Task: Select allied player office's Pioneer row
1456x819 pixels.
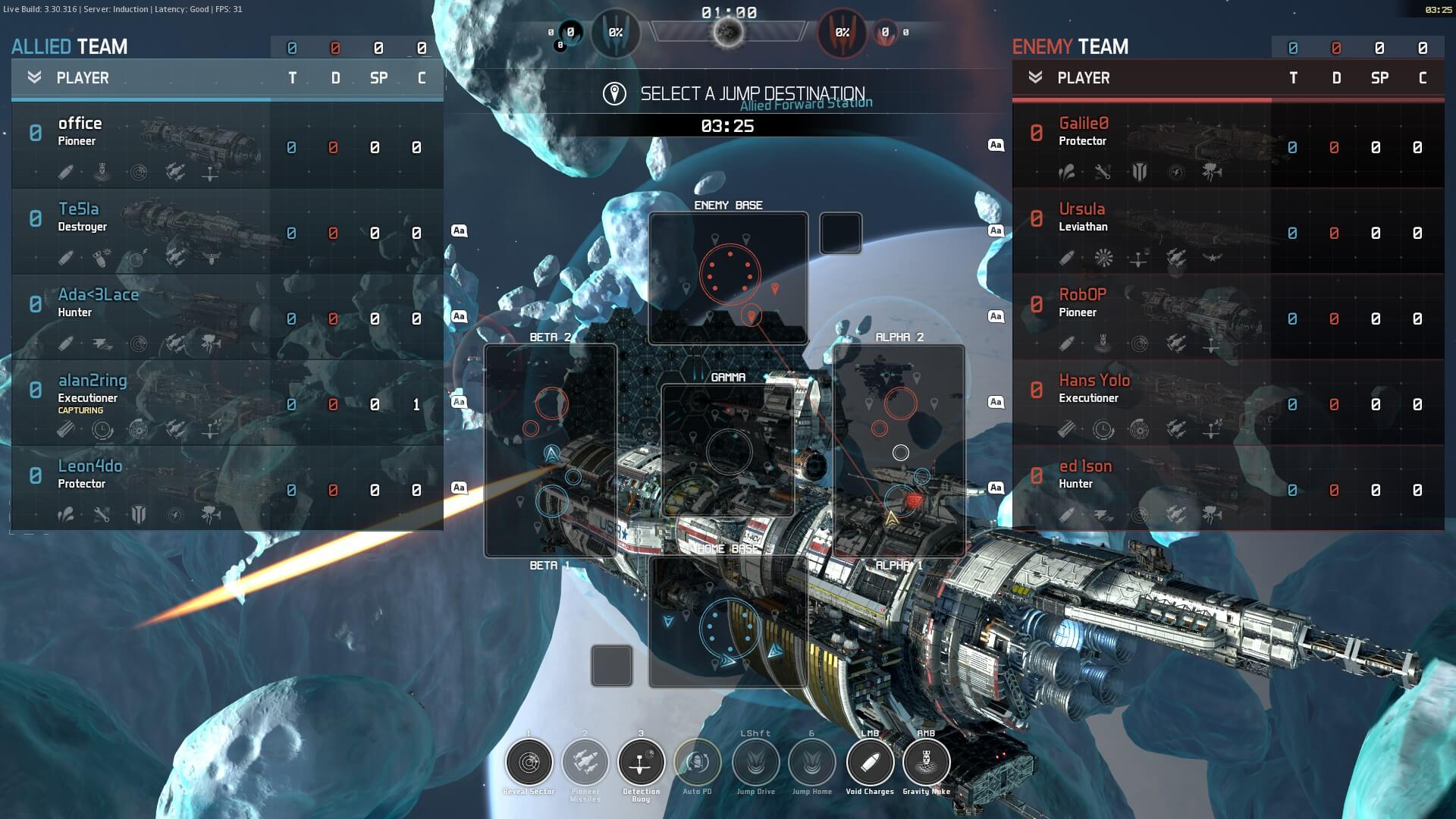Action: pyautogui.click(x=227, y=146)
